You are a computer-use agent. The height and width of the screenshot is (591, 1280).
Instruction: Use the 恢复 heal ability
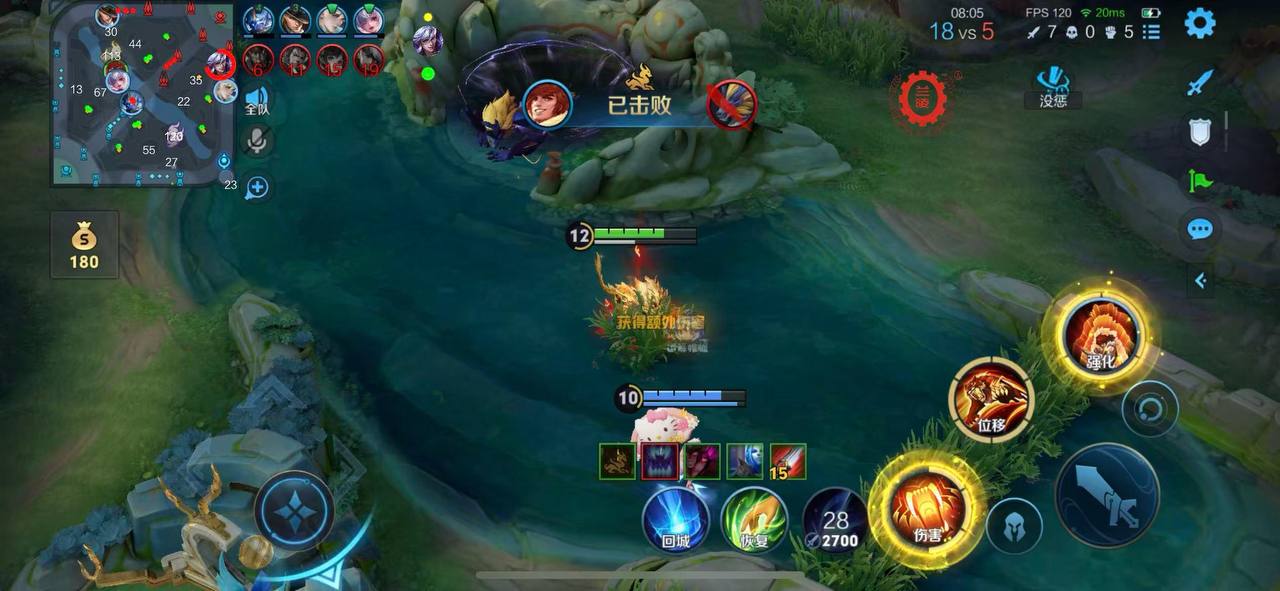[754, 519]
